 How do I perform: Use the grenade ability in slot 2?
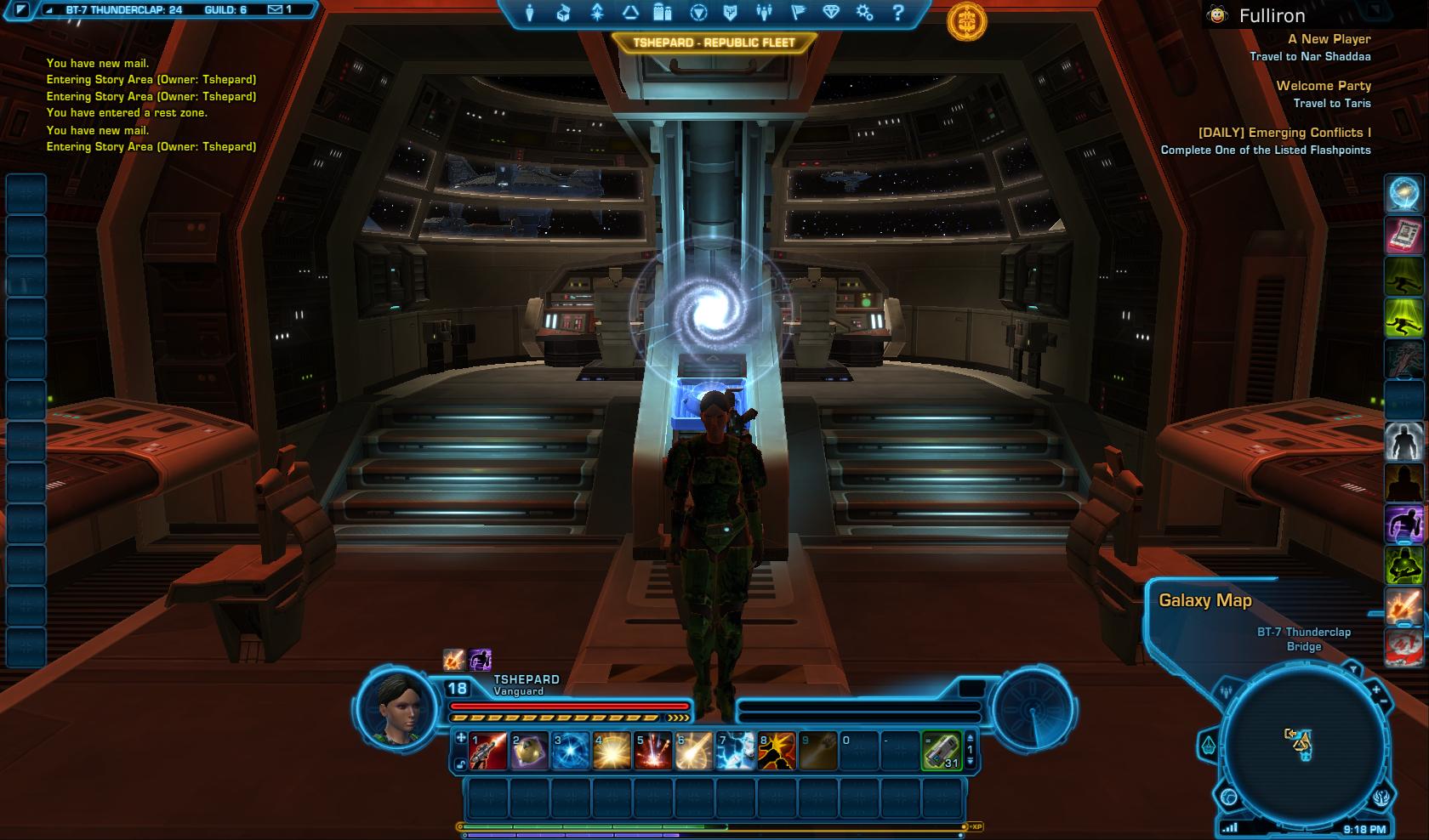coord(528,752)
